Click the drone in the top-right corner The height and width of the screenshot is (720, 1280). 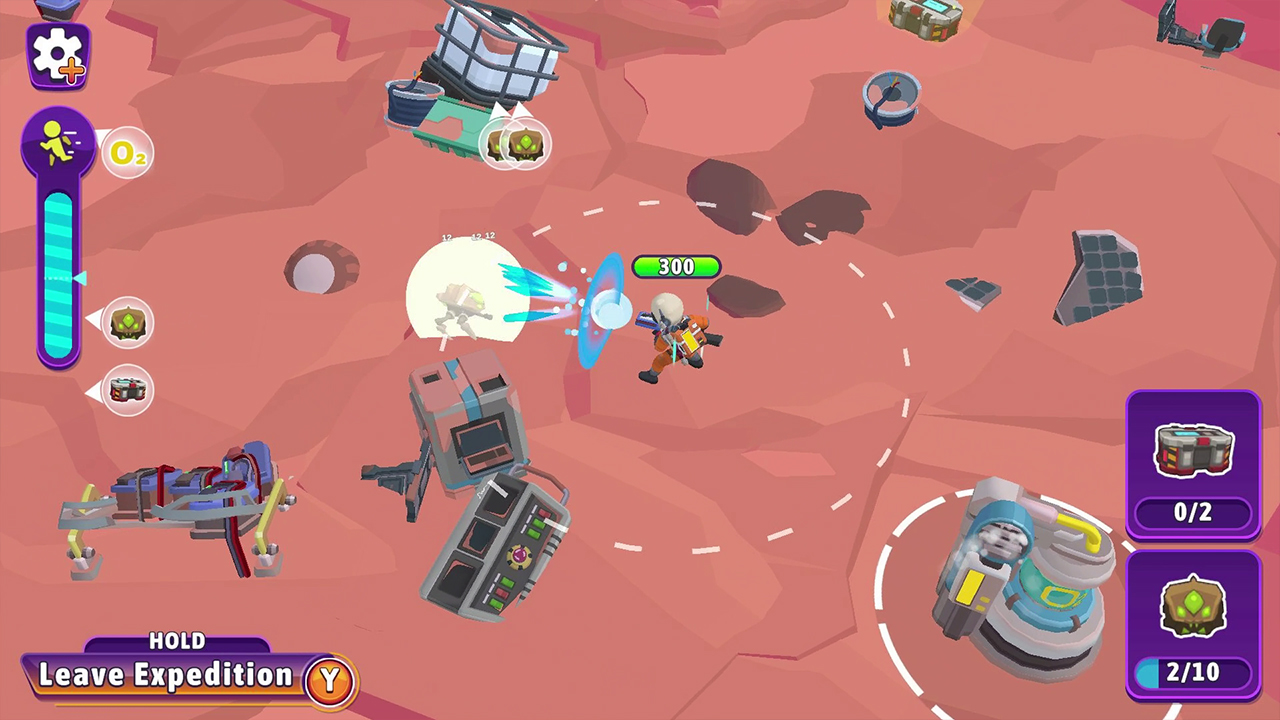pyautogui.click(x=1200, y=25)
